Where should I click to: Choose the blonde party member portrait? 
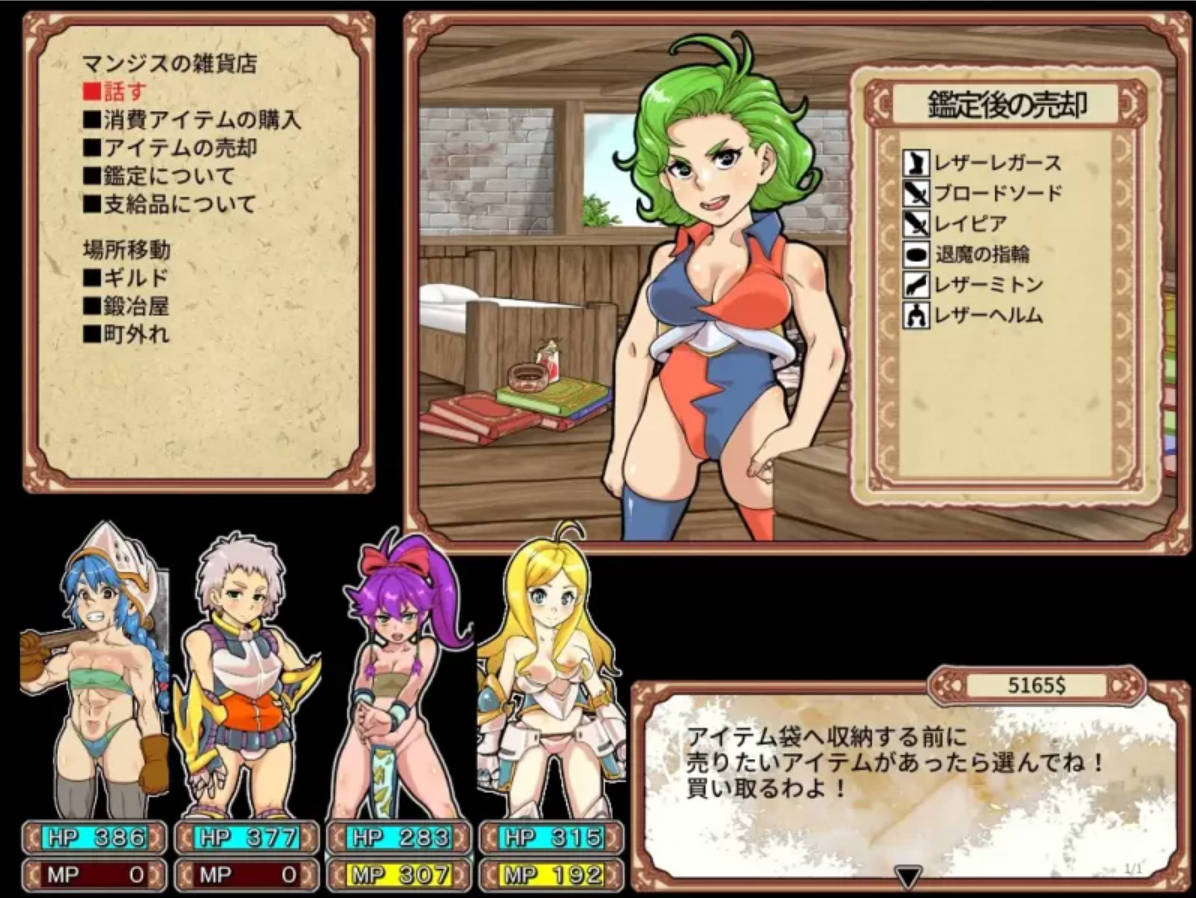coord(550,670)
